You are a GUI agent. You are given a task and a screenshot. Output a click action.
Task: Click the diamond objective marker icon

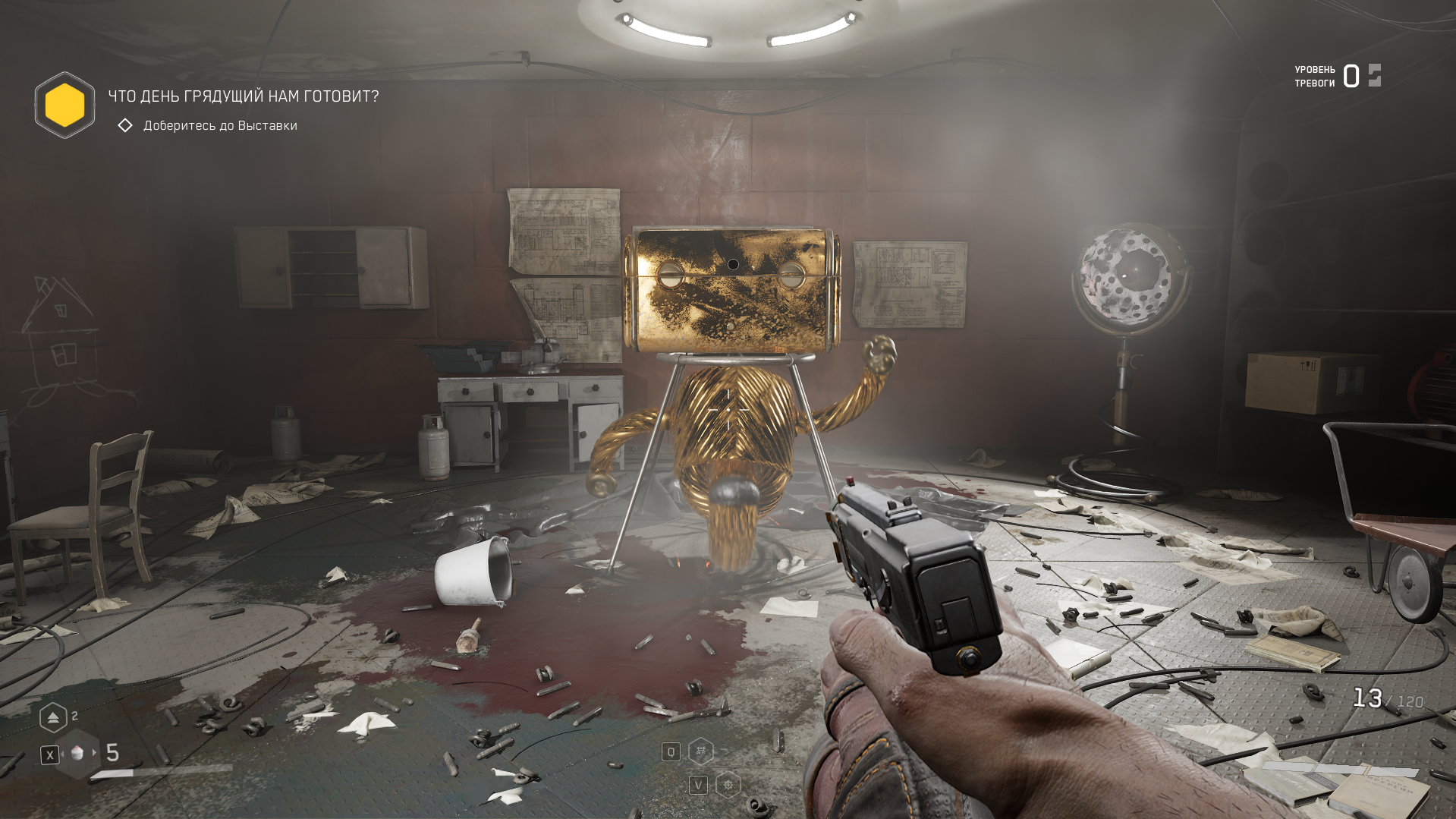[x=125, y=125]
